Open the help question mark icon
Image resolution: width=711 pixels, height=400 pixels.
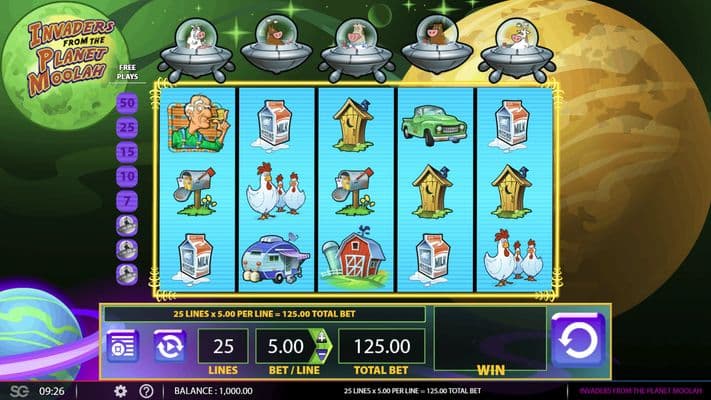146,391
